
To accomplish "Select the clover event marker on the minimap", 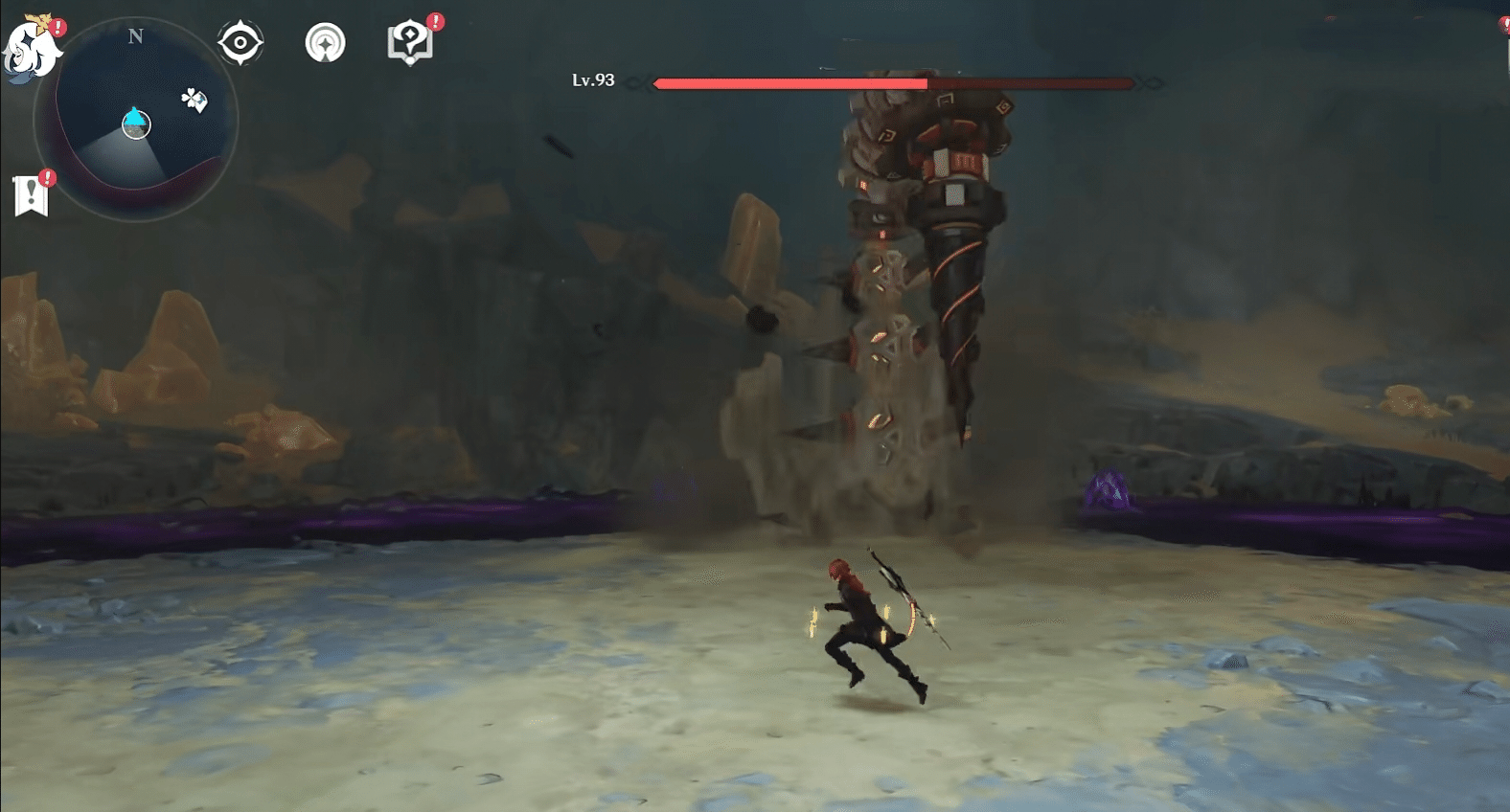I will point(194,99).
